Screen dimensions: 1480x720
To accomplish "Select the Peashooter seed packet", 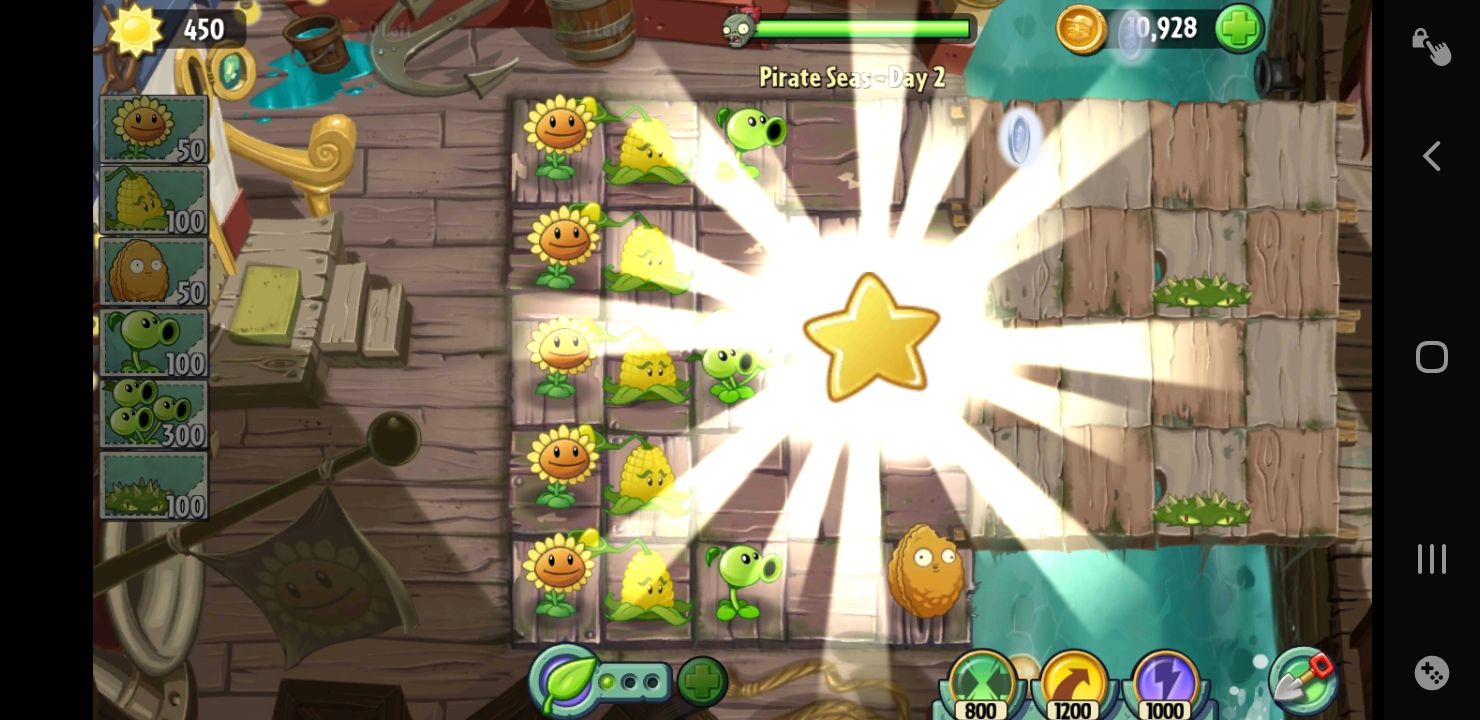I will [x=152, y=341].
